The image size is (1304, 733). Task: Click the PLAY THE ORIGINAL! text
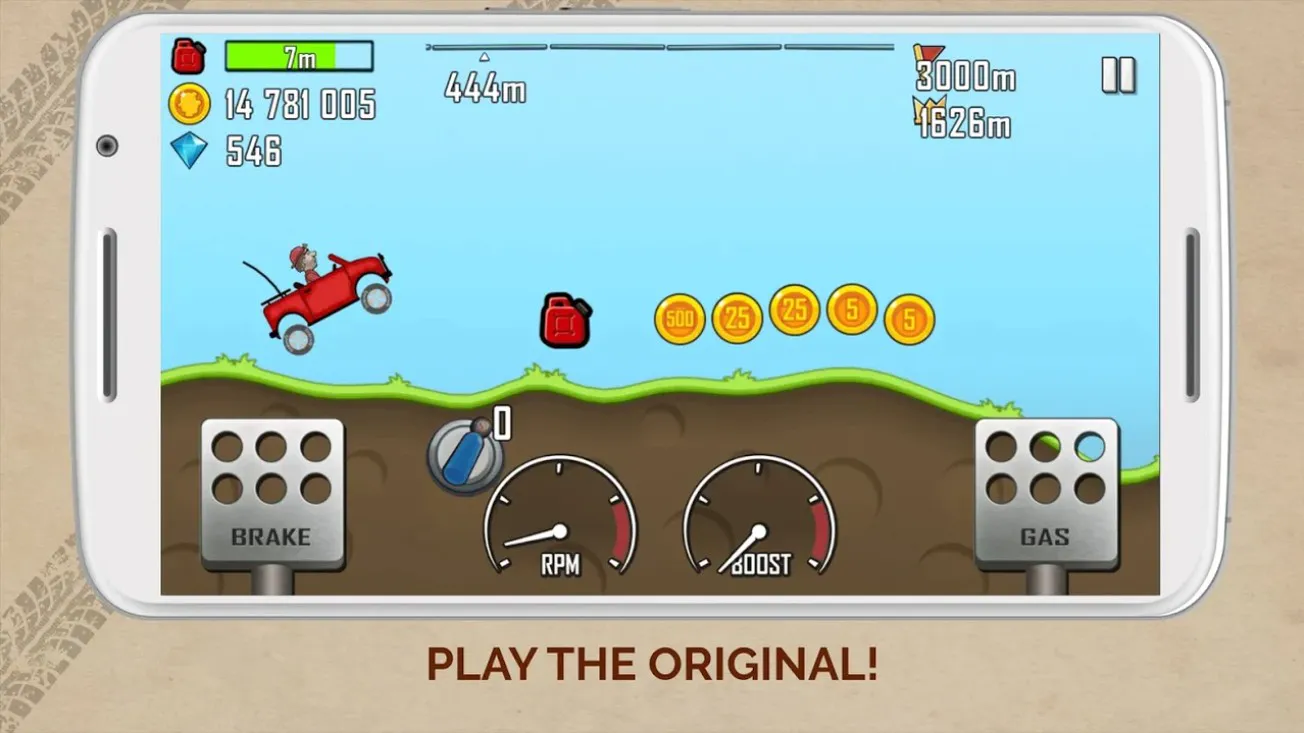651,662
